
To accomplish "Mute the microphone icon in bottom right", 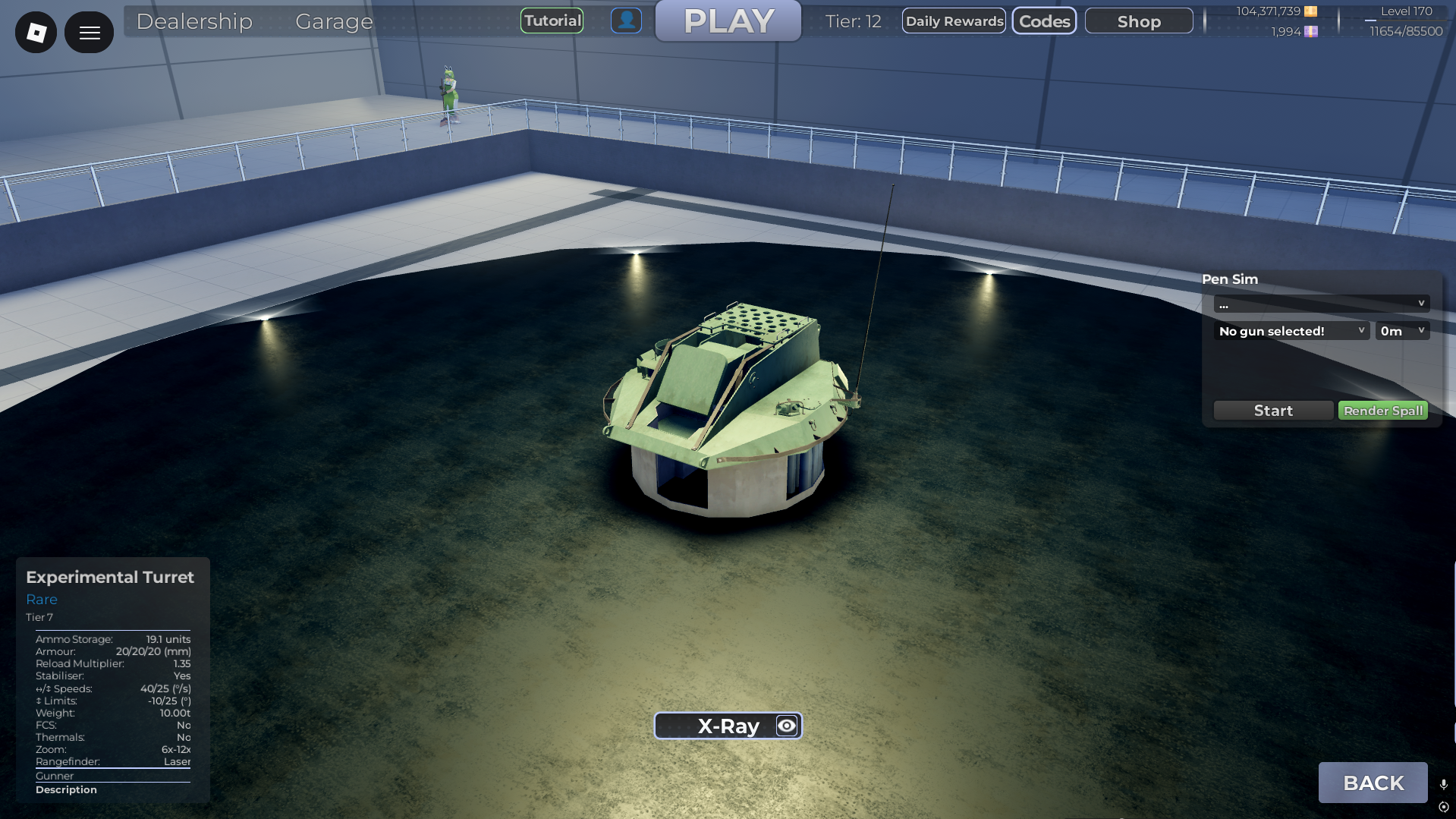I will 1444,783.
